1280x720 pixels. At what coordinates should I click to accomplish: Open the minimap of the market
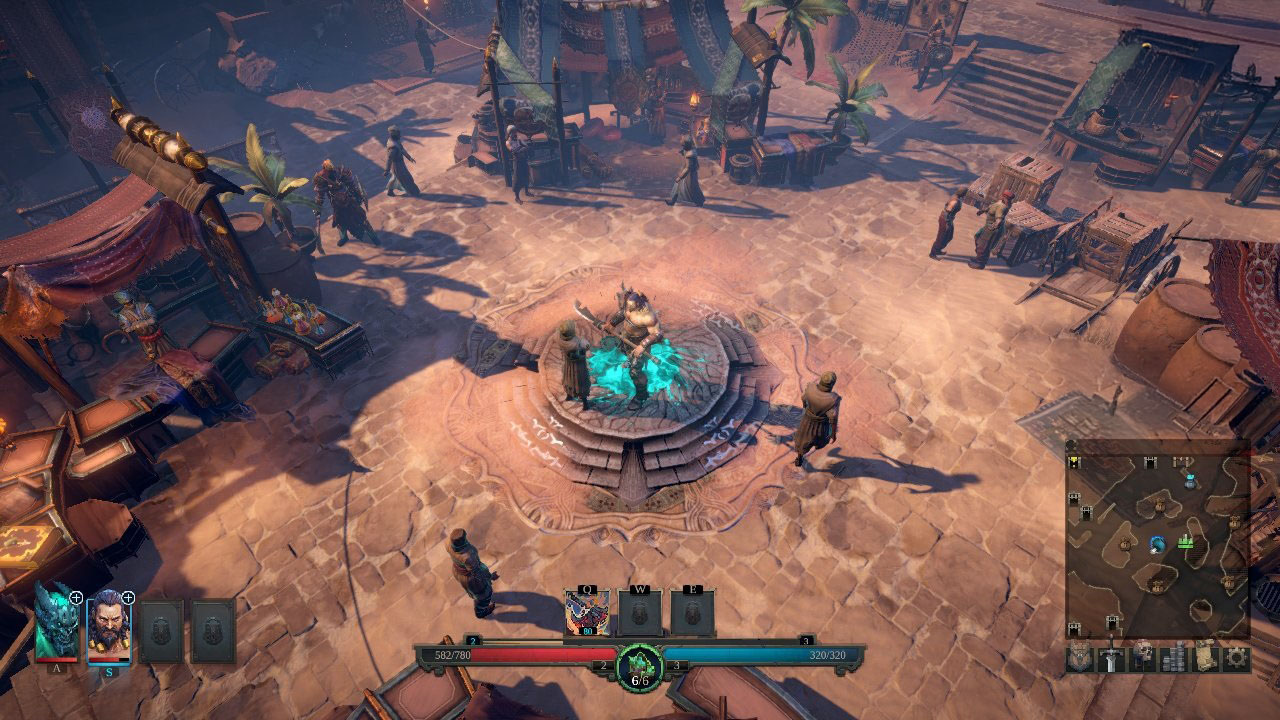tap(1157, 540)
